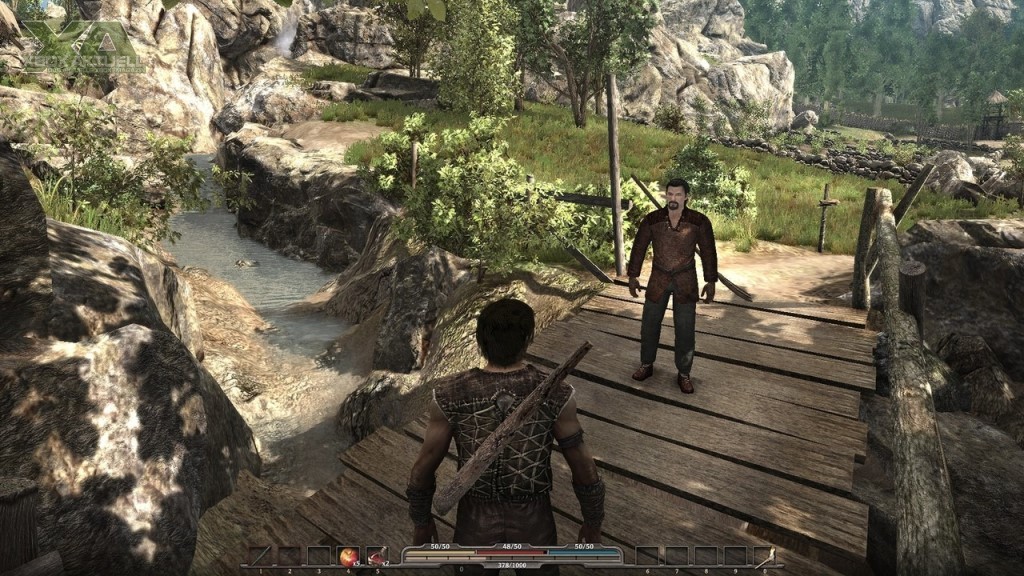Use the red potion flask slot

click(x=376, y=556)
